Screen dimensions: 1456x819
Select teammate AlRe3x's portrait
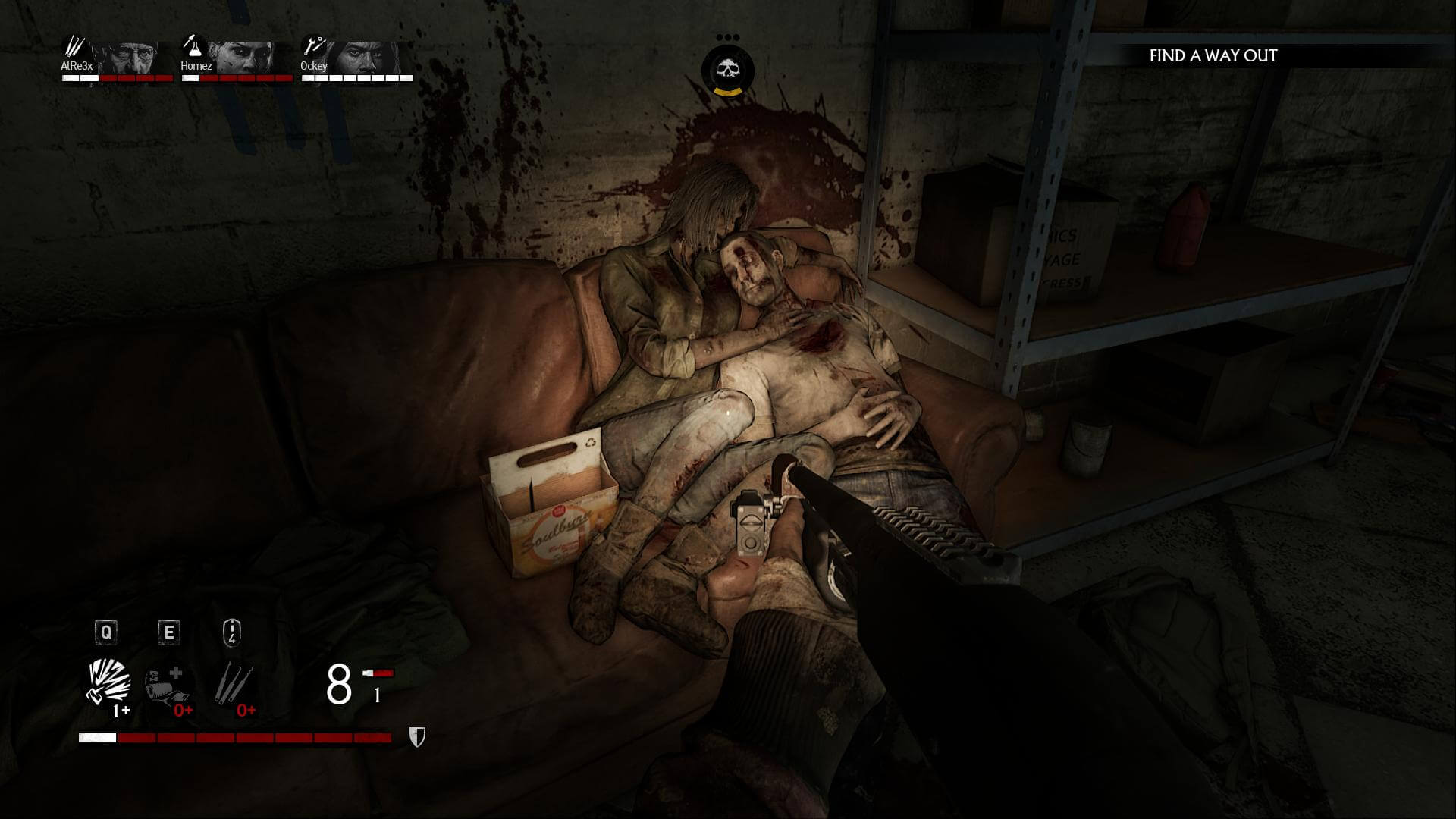point(133,56)
